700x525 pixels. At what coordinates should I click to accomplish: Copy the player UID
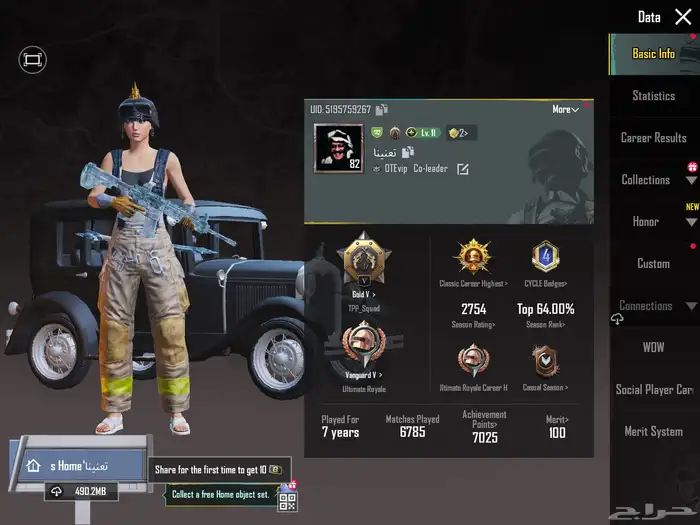pos(382,110)
